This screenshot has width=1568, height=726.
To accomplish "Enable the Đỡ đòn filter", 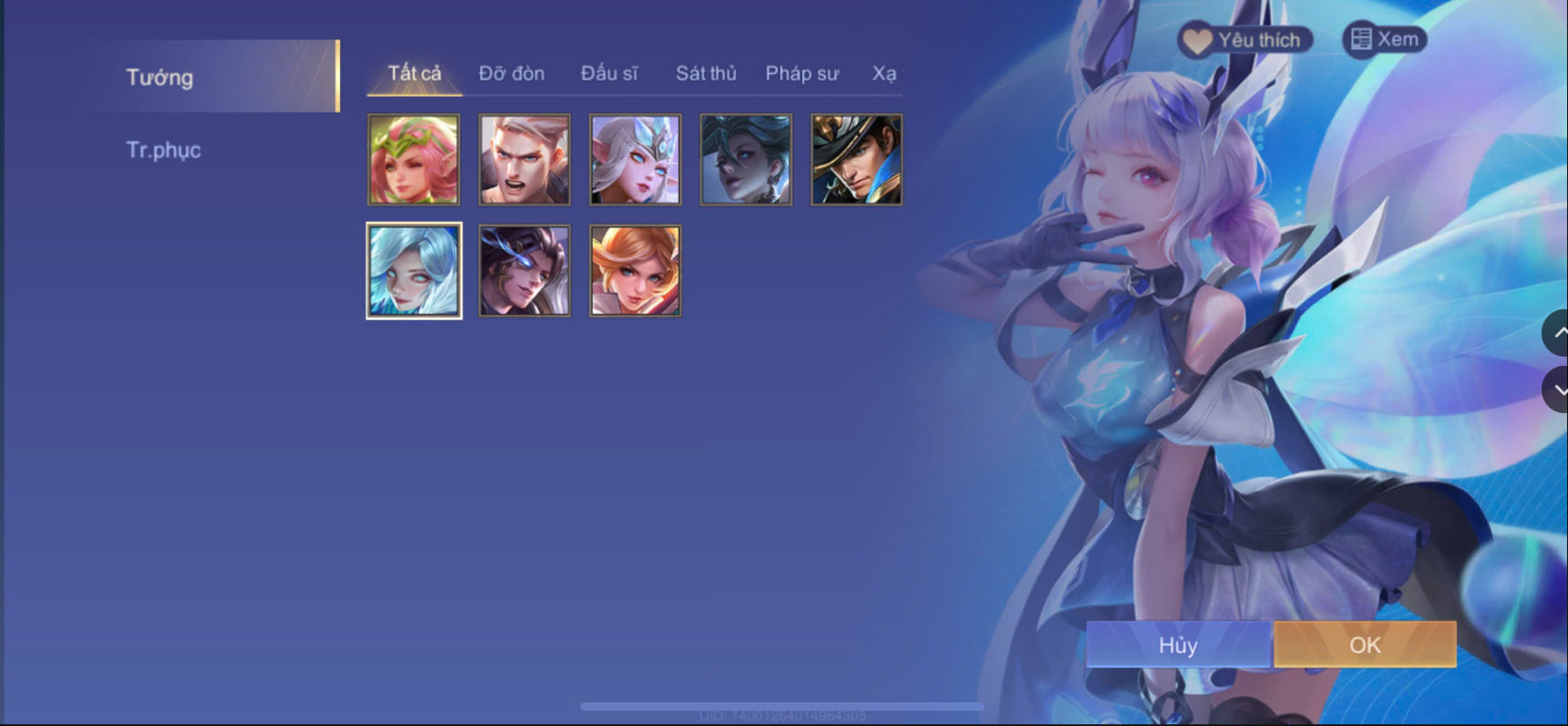I will coord(511,73).
